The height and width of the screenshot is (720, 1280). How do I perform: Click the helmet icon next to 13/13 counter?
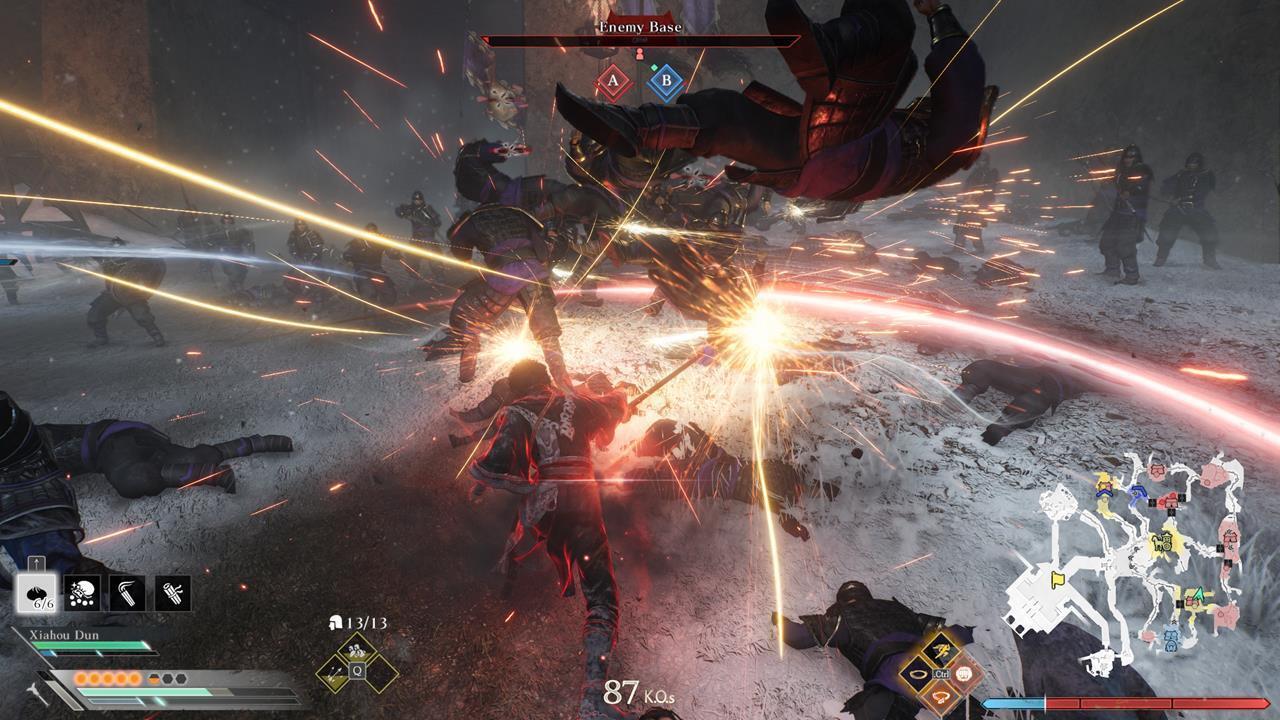[x=335, y=623]
